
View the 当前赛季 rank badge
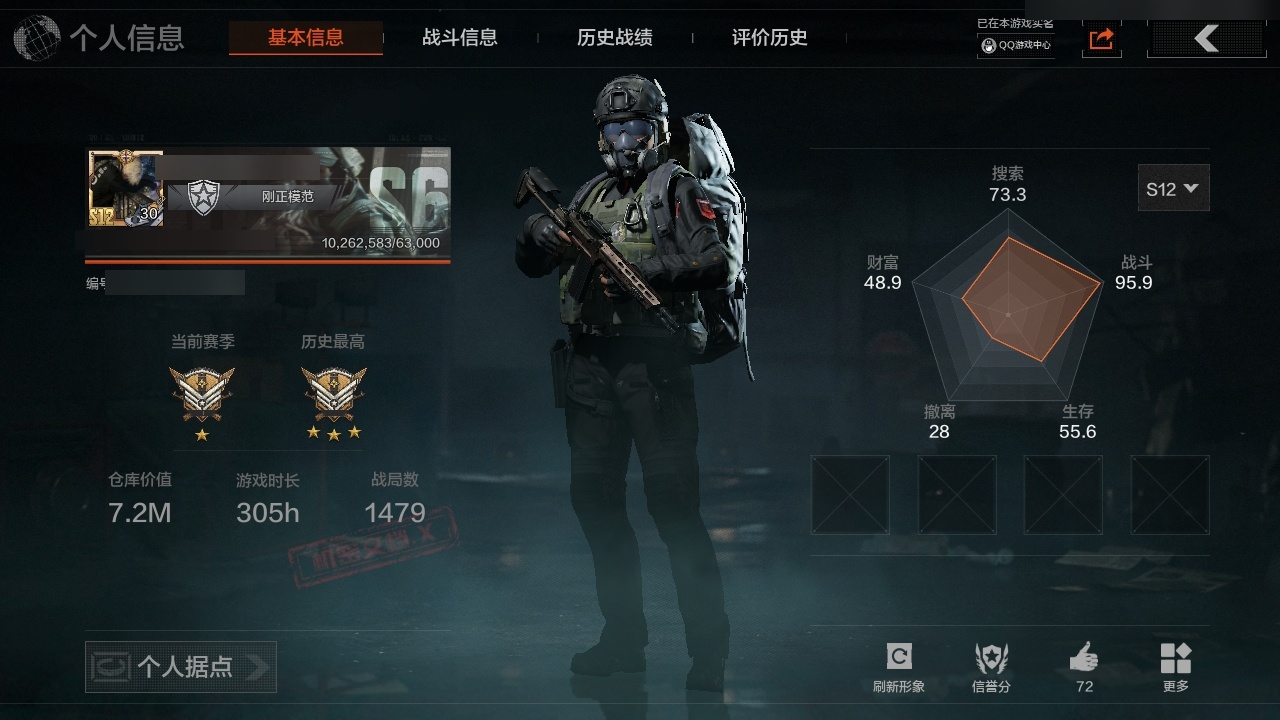pyautogui.click(x=202, y=392)
